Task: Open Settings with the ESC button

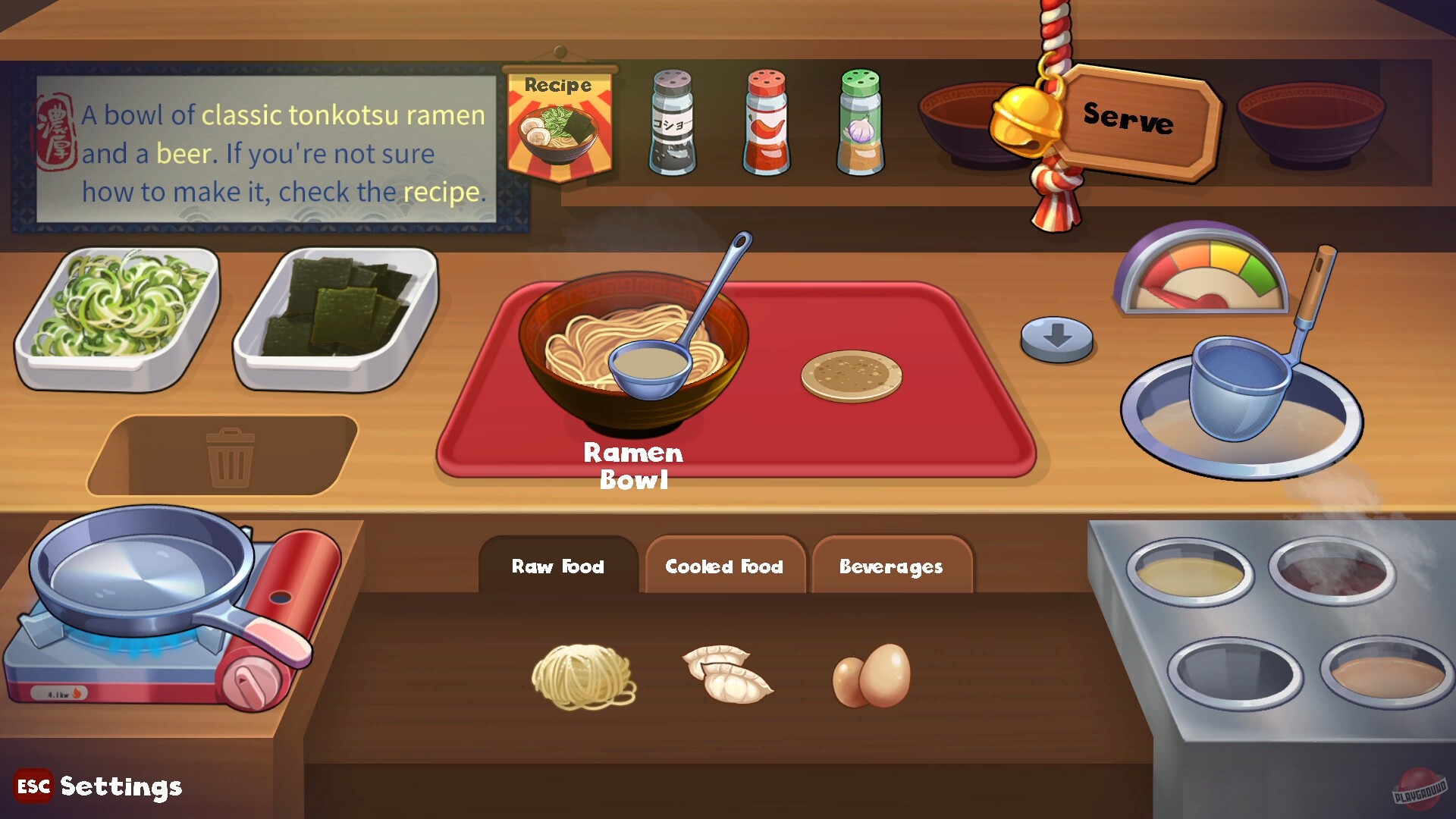Action: pos(32,786)
